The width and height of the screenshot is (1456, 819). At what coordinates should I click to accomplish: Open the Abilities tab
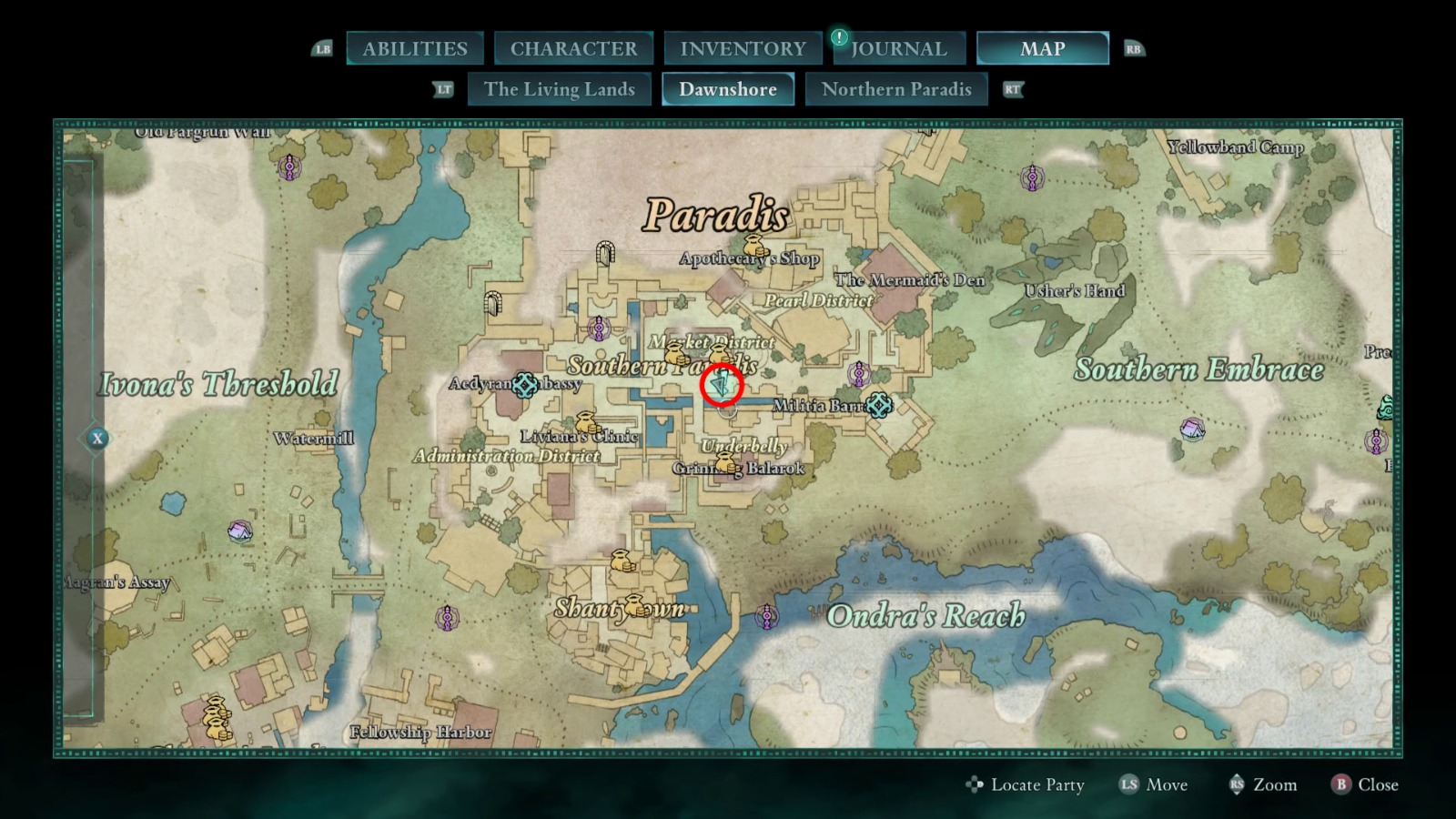[x=415, y=48]
